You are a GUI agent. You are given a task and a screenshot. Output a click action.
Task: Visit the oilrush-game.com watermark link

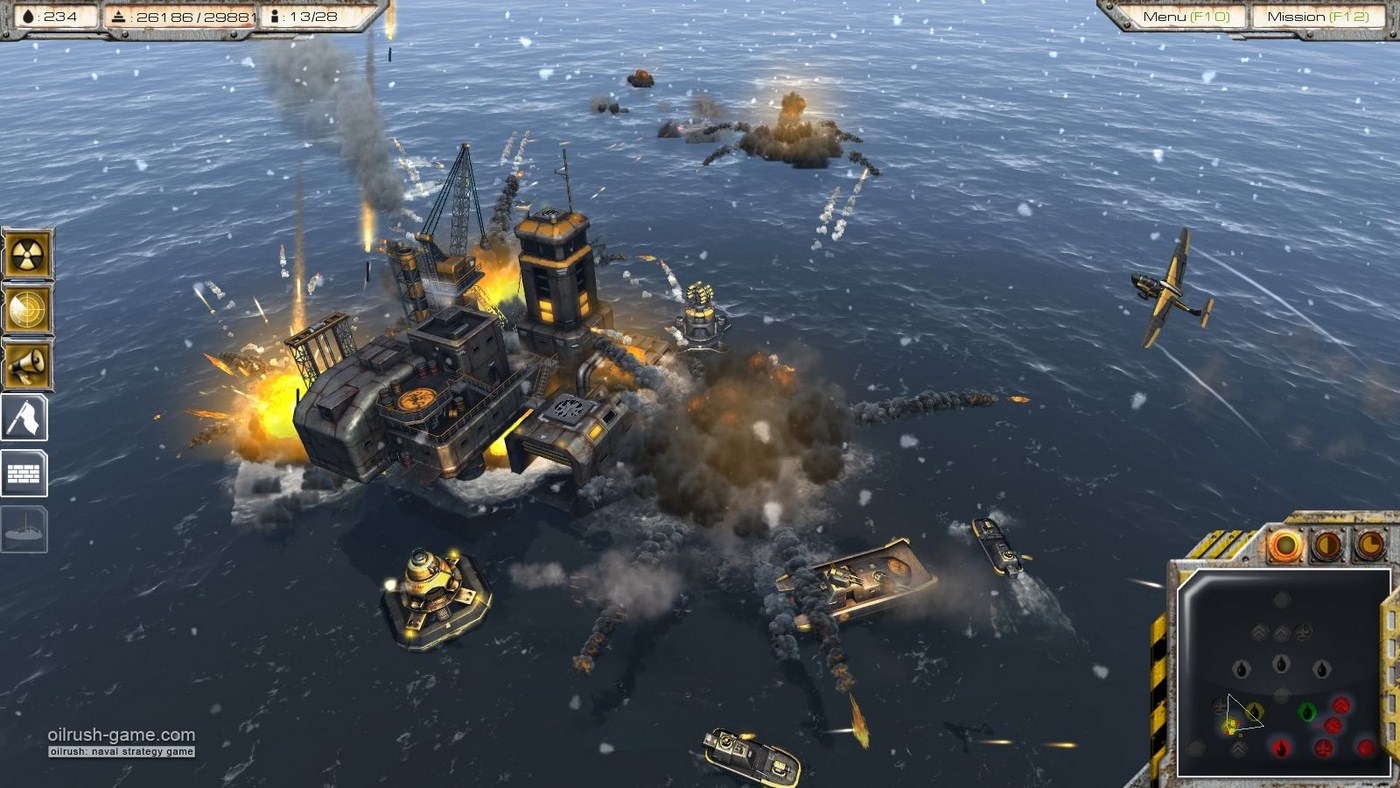121,735
